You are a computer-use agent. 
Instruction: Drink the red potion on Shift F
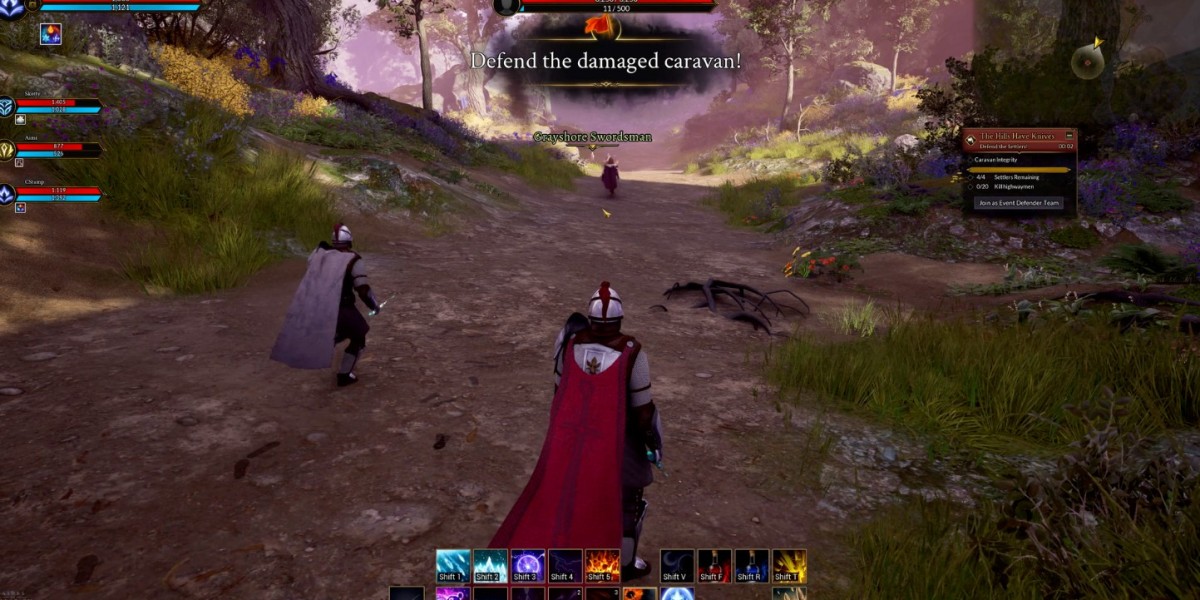click(714, 566)
